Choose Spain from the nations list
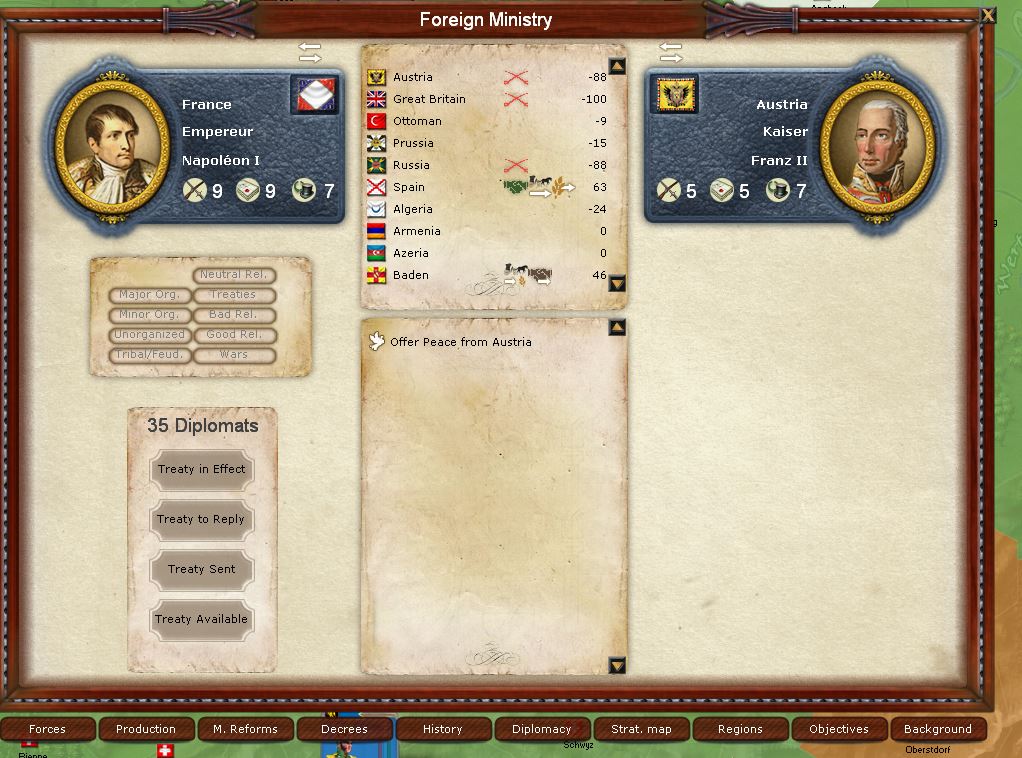The image size is (1022, 758). point(409,187)
